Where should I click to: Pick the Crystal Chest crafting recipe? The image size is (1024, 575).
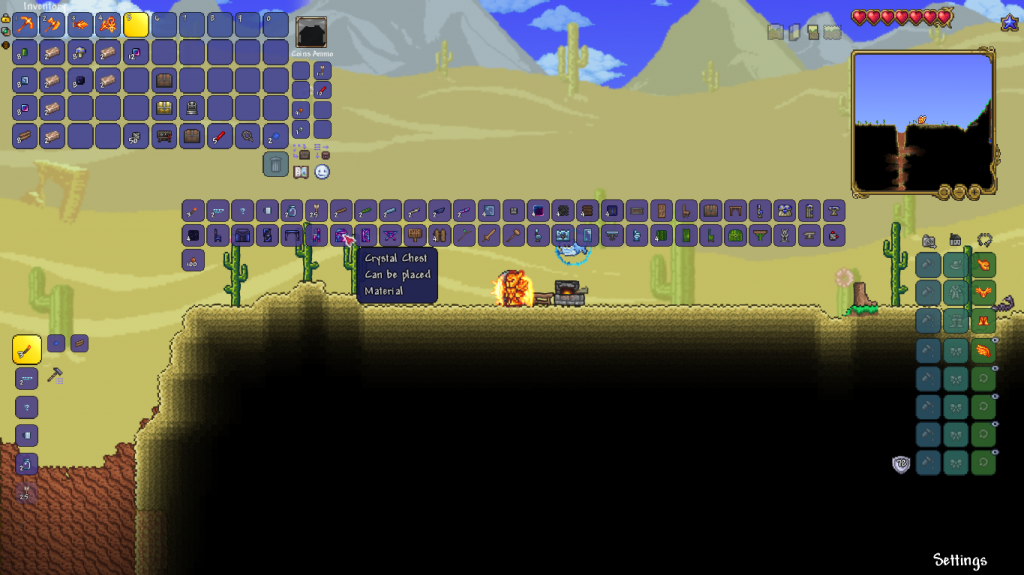coord(342,236)
